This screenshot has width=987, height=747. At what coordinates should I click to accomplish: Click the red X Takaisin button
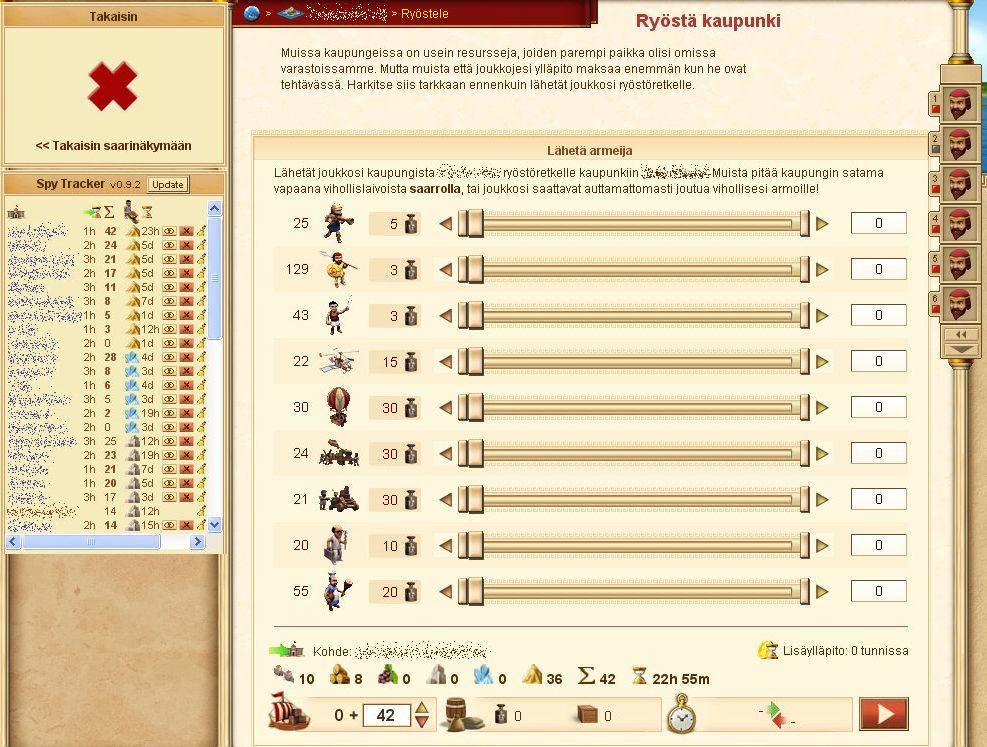click(x=112, y=86)
